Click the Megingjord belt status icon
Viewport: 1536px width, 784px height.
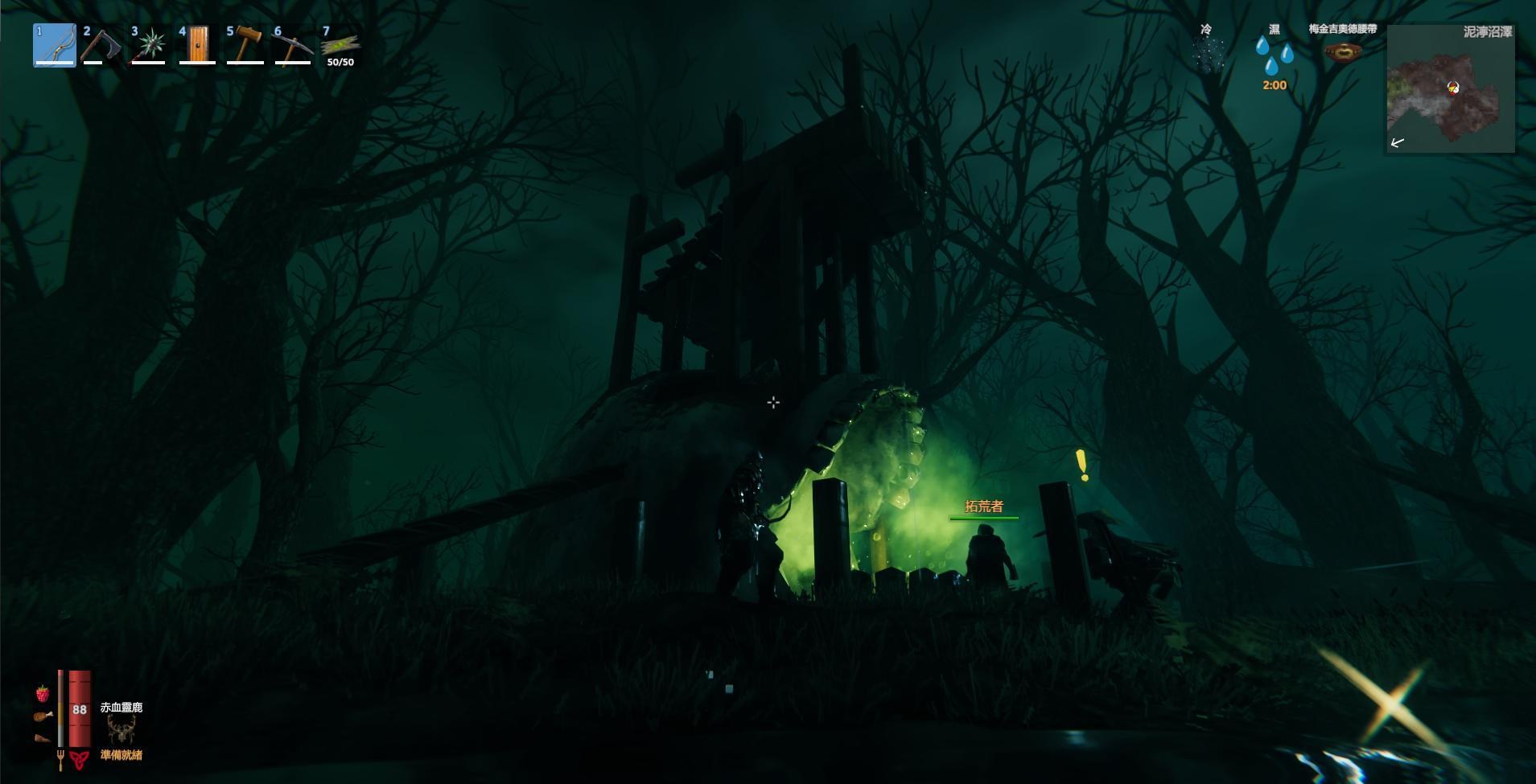(1342, 52)
